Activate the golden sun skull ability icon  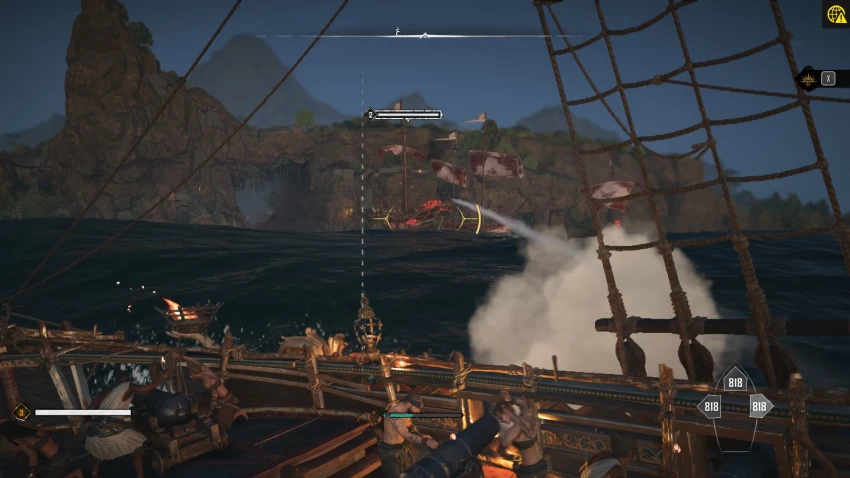coord(807,78)
